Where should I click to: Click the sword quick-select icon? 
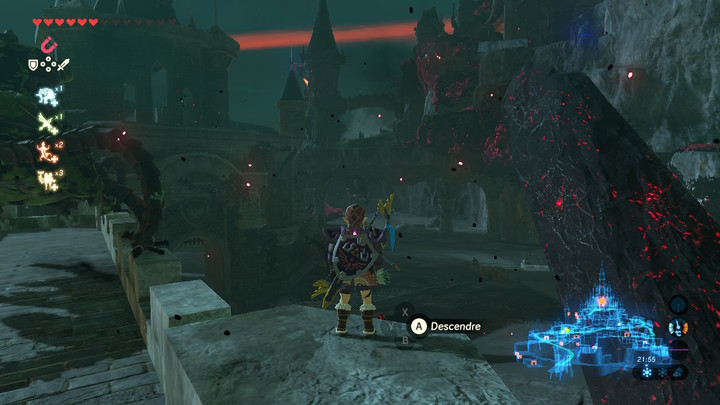pyautogui.click(x=63, y=65)
